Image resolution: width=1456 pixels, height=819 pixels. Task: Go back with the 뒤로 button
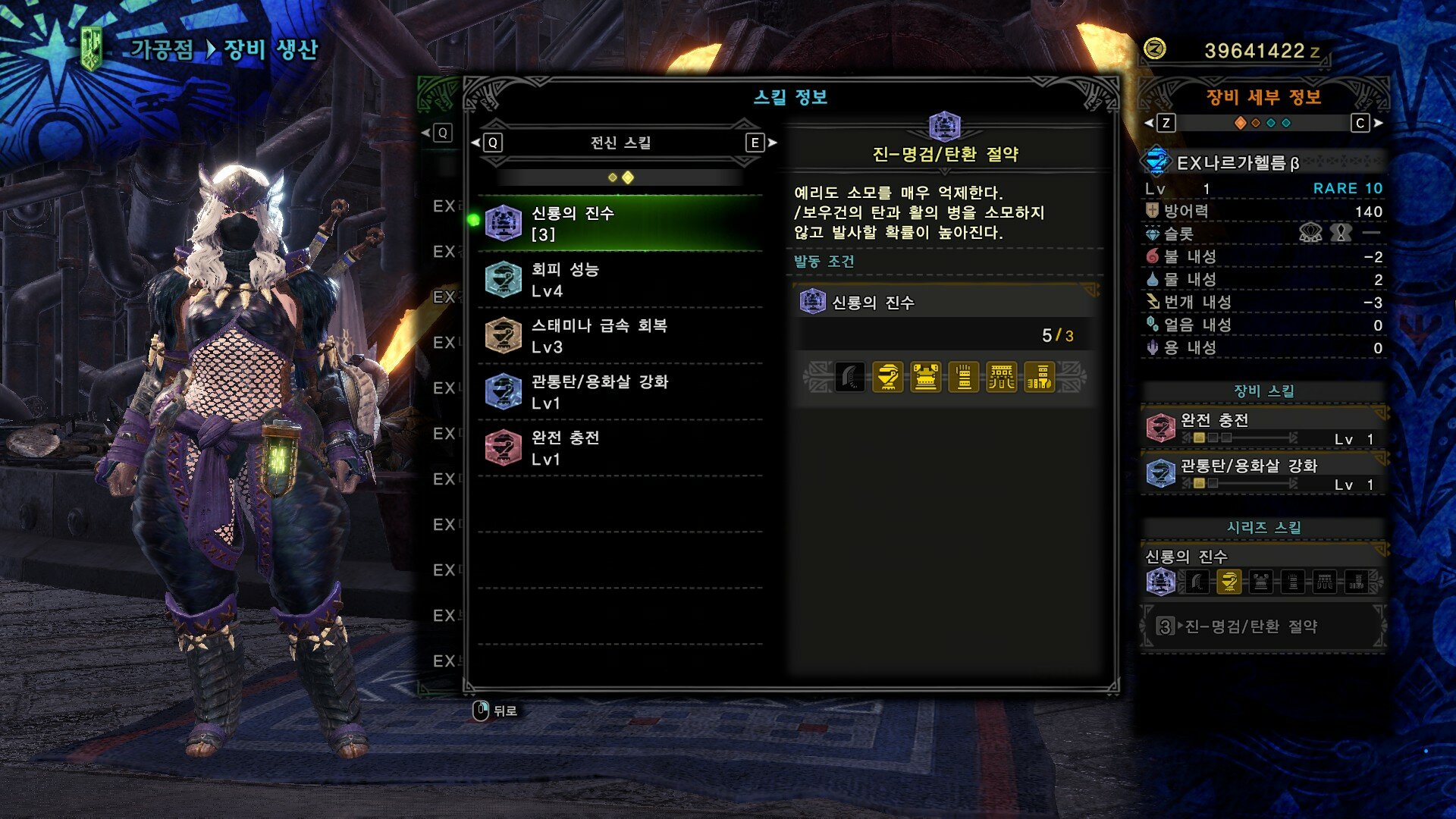tap(495, 711)
